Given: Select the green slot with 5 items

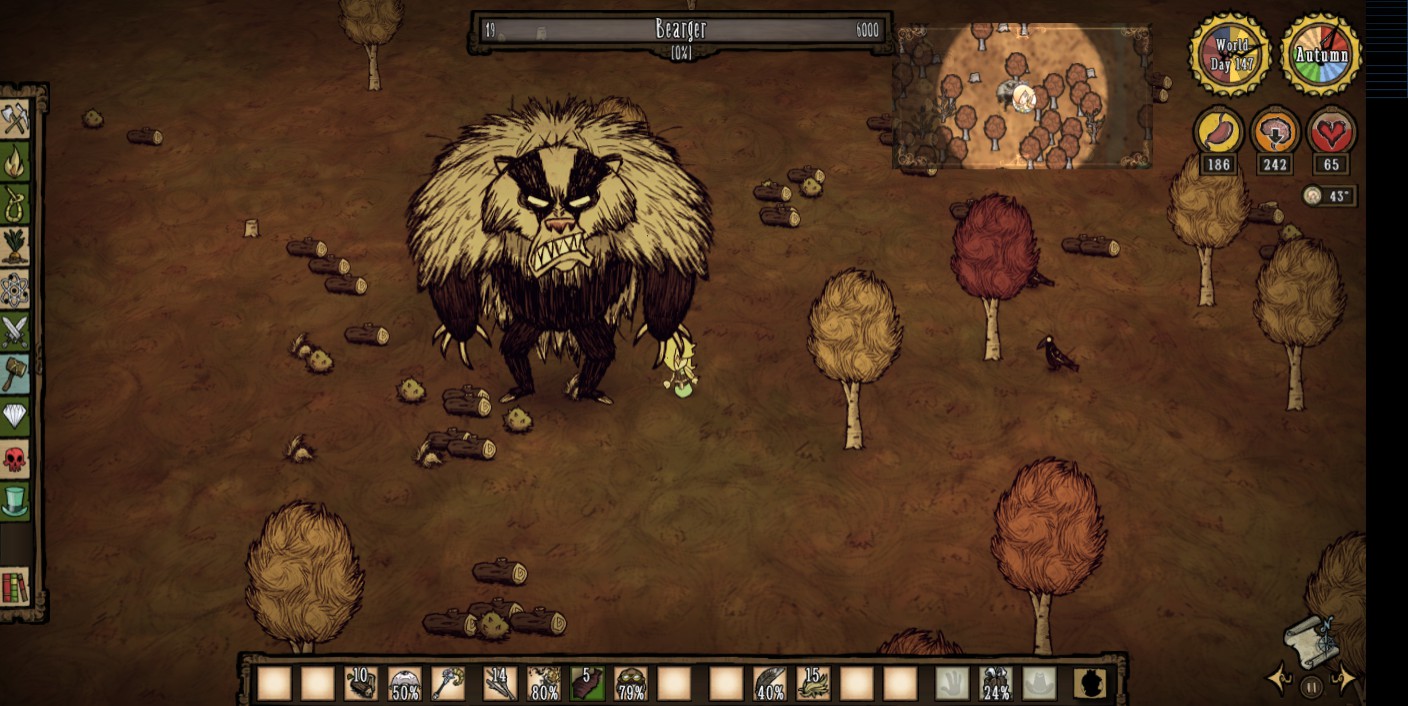Looking at the screenshot, I should click(x=587, y=683).
